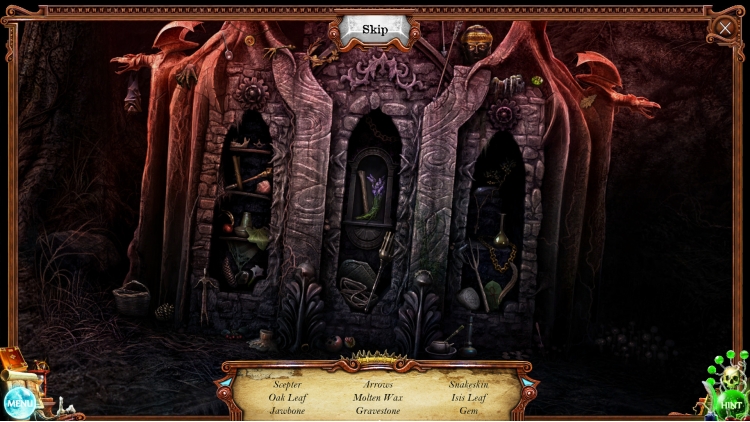Image resolution: width=750 pixels, height=422 pixels.
Task: Skip the hidden object puzzle
Action: [375, 29]
